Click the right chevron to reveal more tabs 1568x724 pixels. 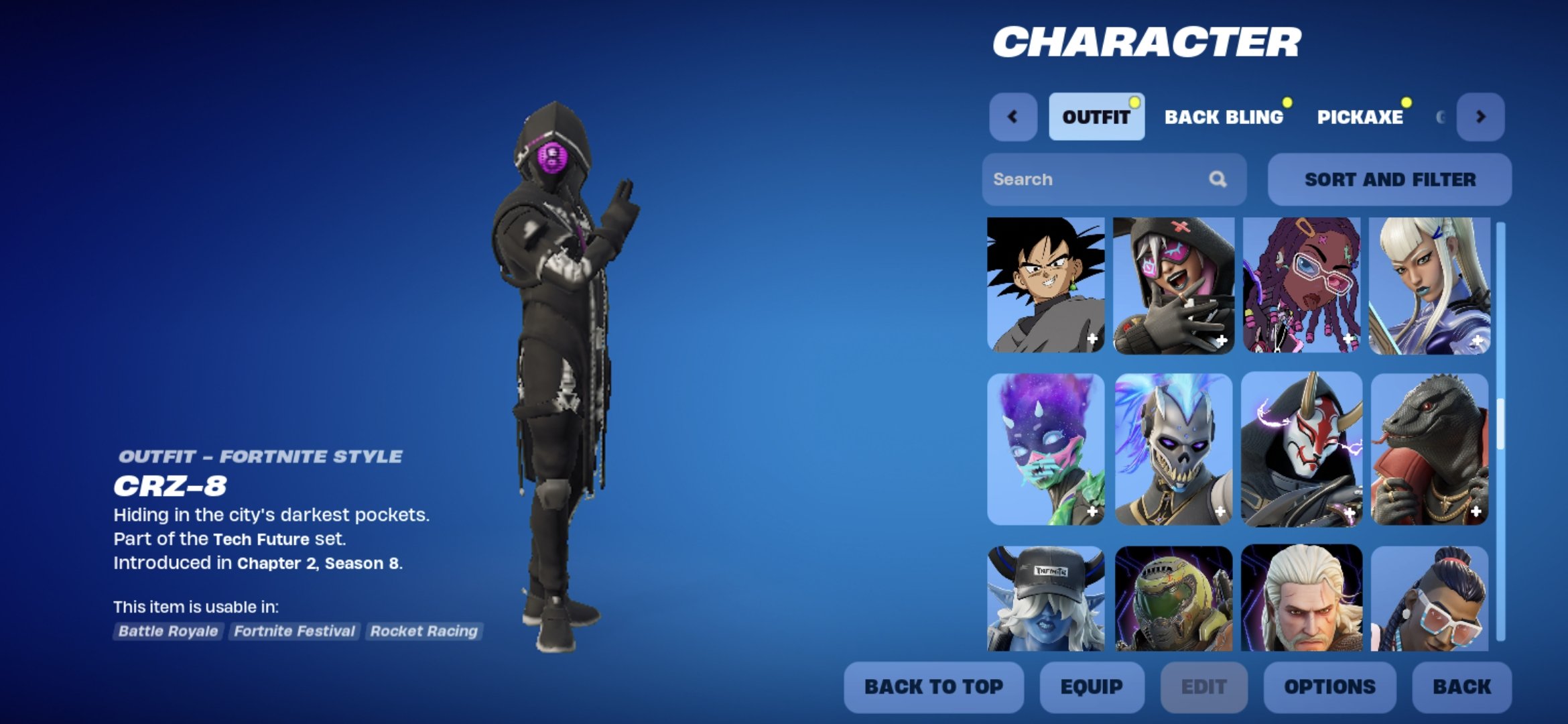pos(1482,117)
